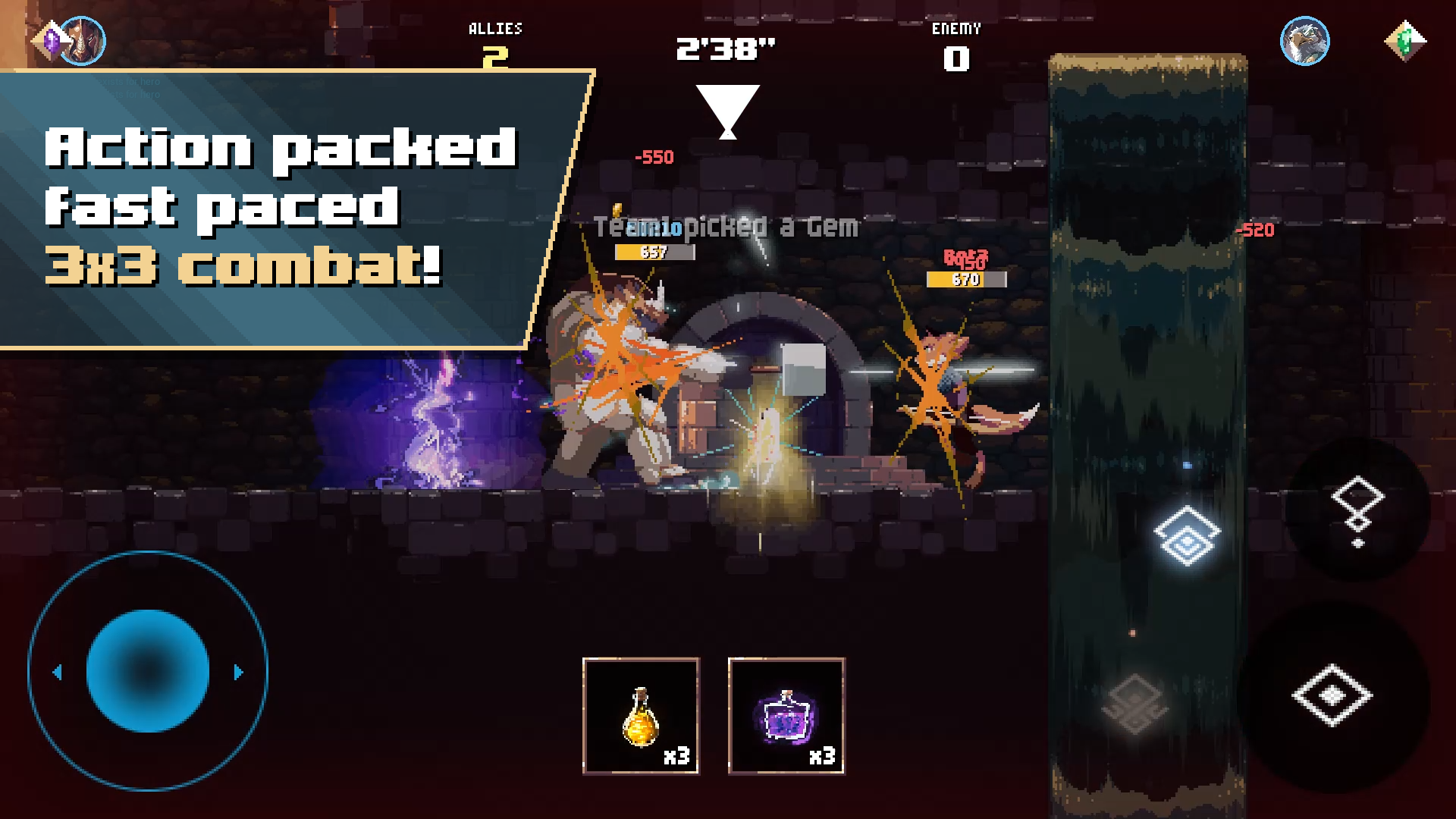Viewport: 1456px width, 819px height.
Task: Tap the ALLIES counter showing 2
Action: (x=496, y=42)
